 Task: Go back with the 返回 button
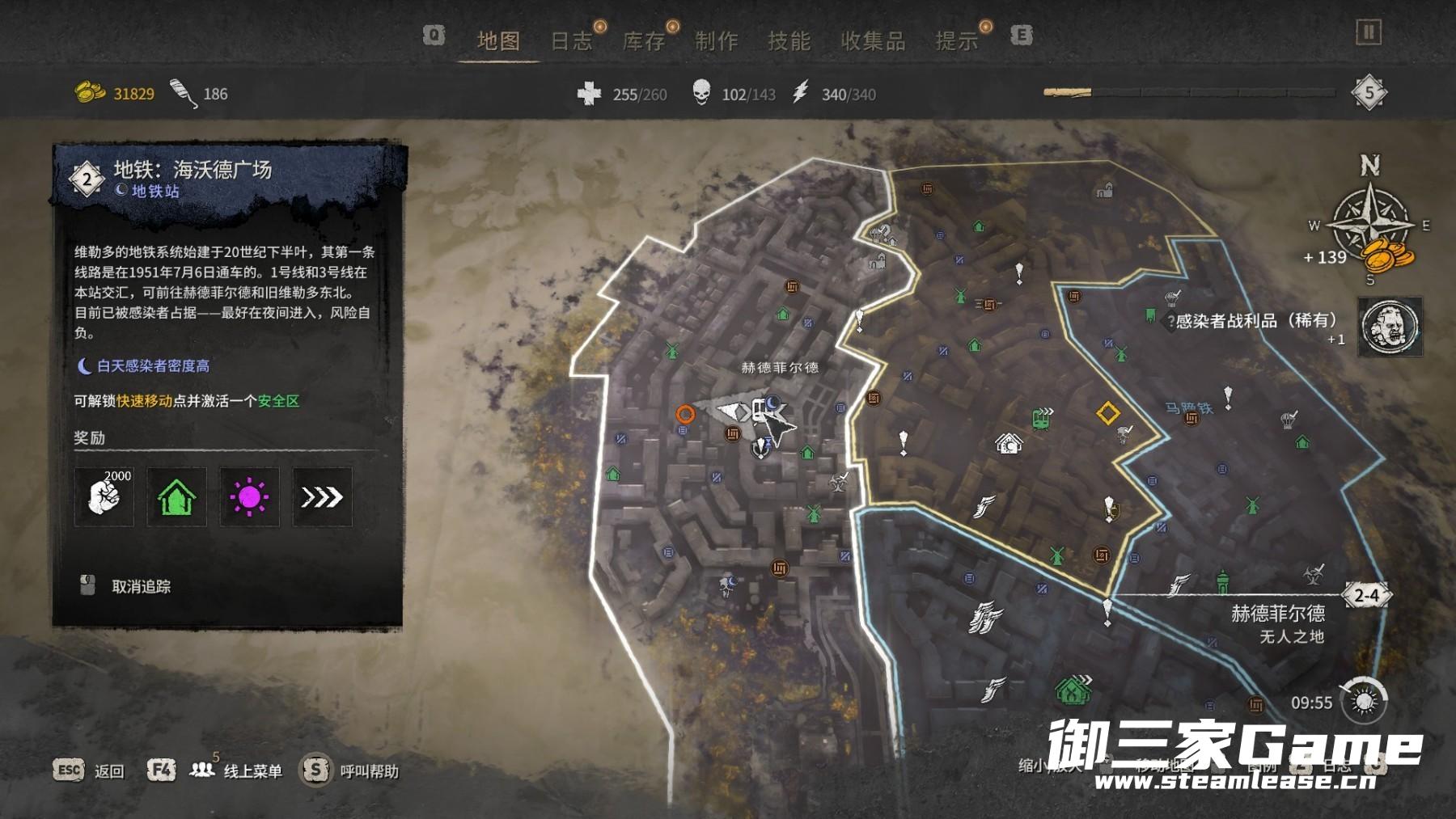tap(108, 771)
